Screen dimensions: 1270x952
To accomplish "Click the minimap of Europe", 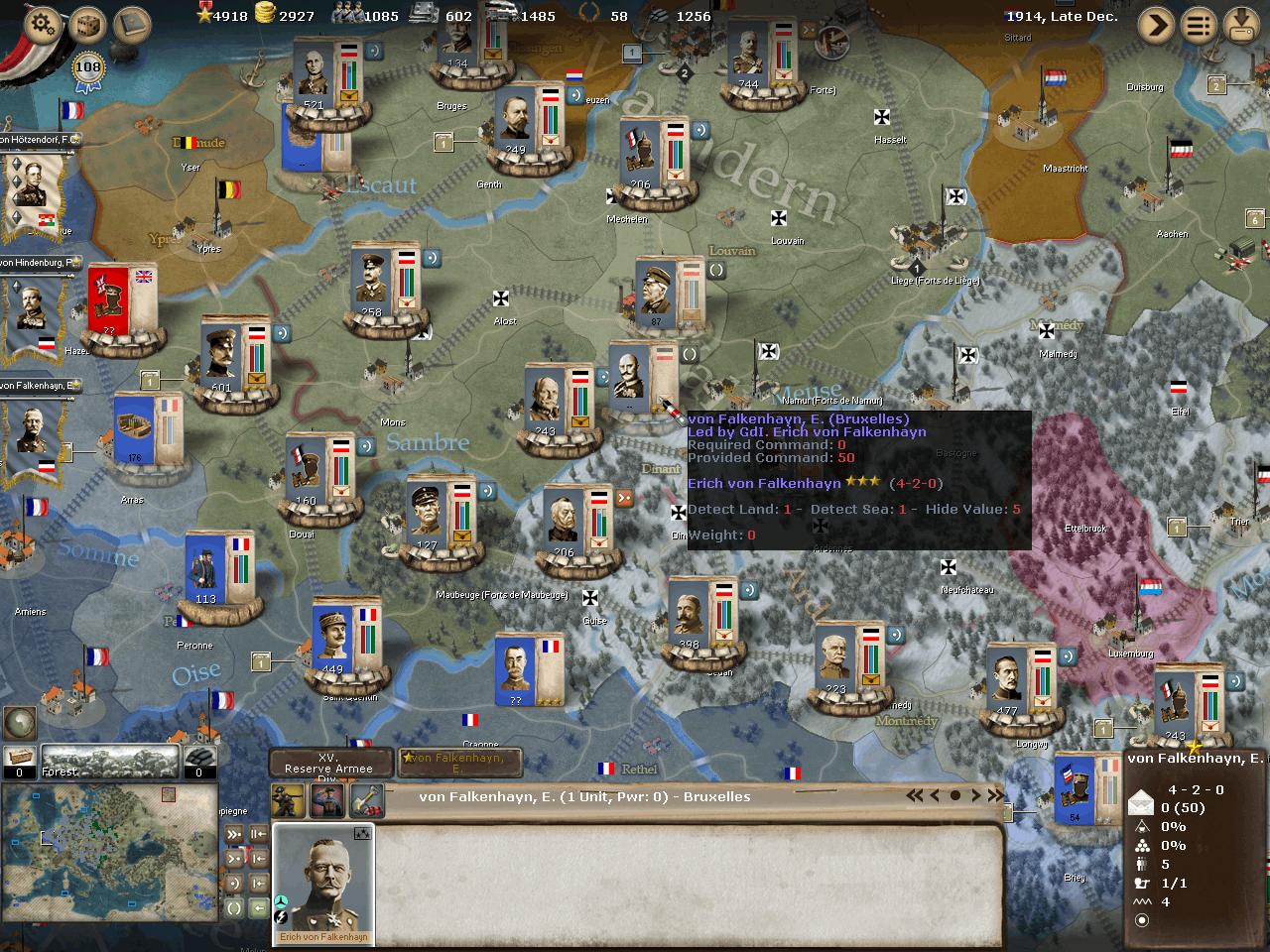I will (109, 851).
